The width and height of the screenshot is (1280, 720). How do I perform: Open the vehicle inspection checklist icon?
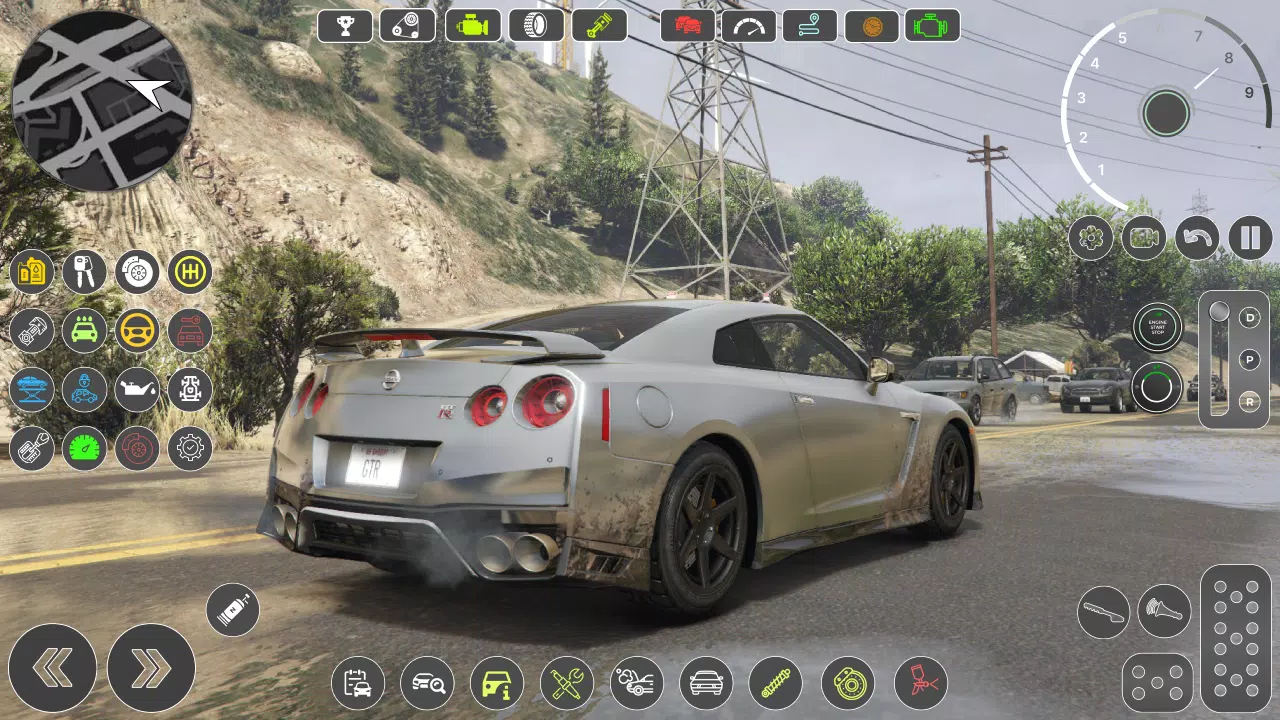[356, 683]
